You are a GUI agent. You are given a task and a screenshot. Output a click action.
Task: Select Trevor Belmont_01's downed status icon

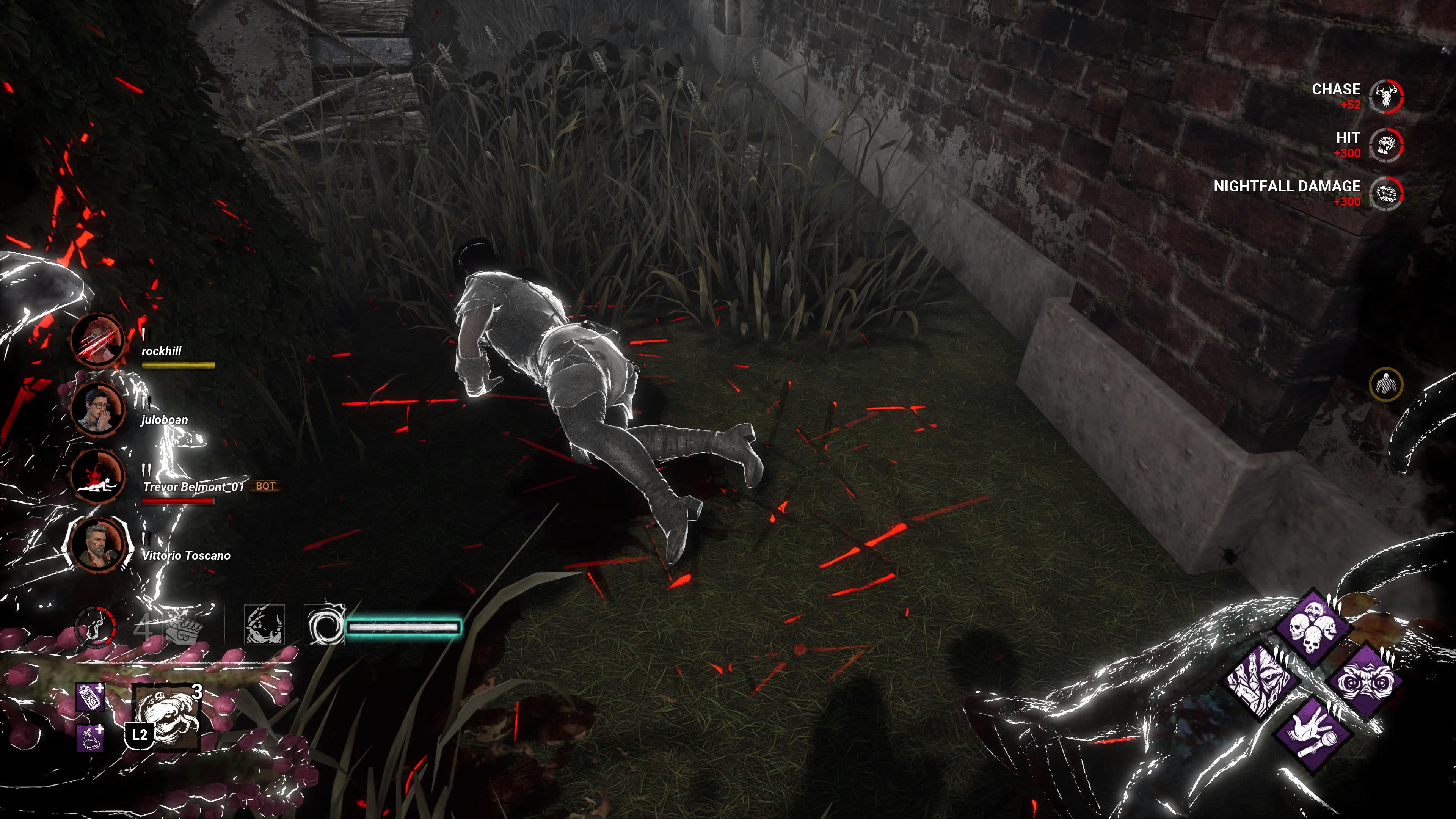(98, 477)
